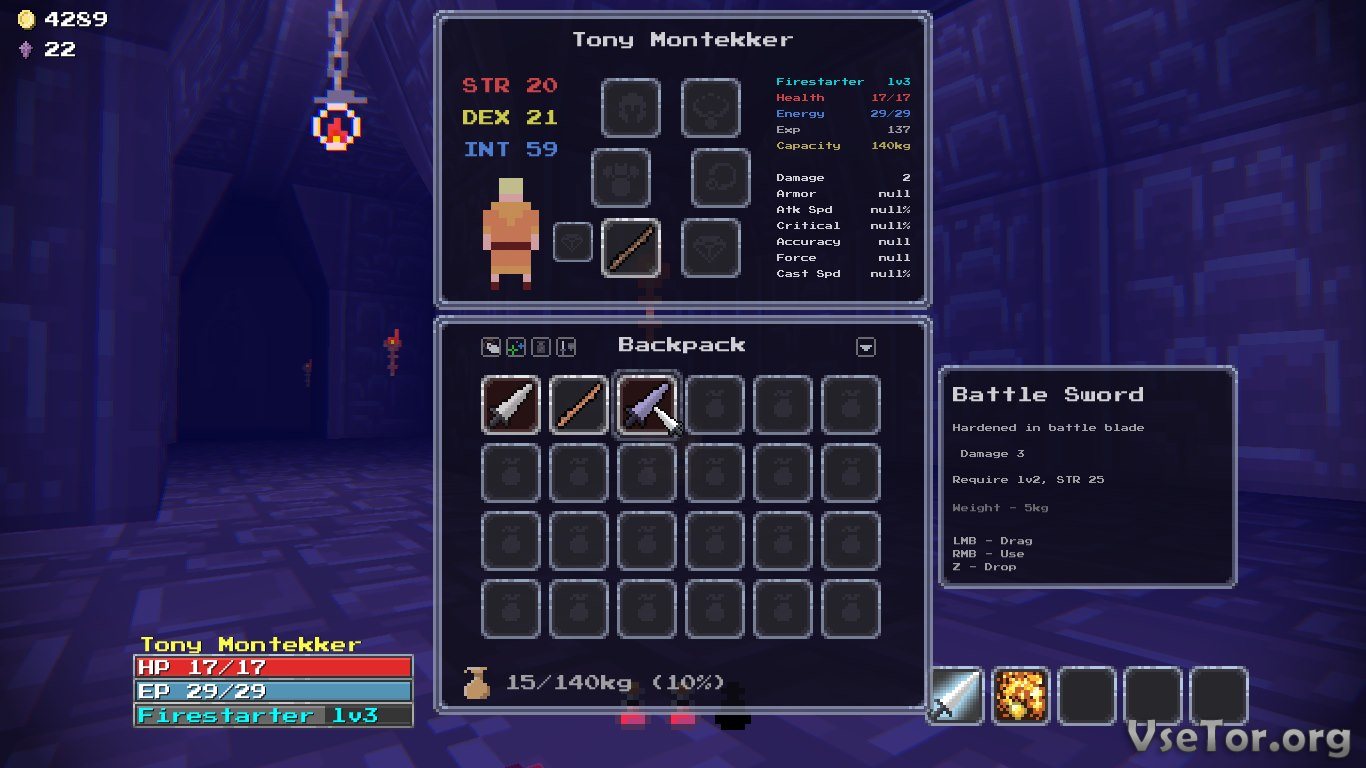Select the empty ring equipment slot
1366x768 pixels.
(x=721, y=178)
